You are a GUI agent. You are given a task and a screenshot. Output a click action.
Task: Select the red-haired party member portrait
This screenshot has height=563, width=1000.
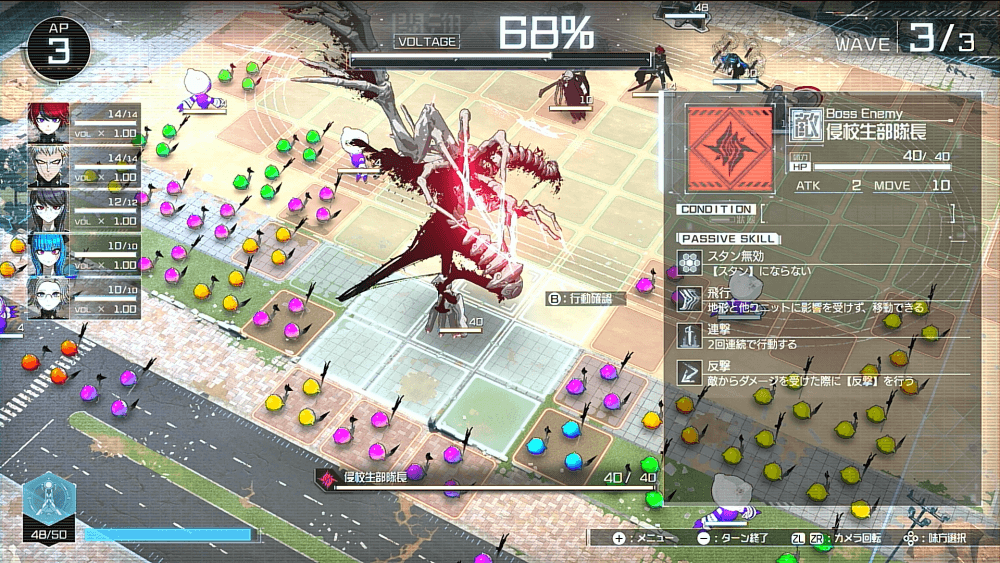48,122
